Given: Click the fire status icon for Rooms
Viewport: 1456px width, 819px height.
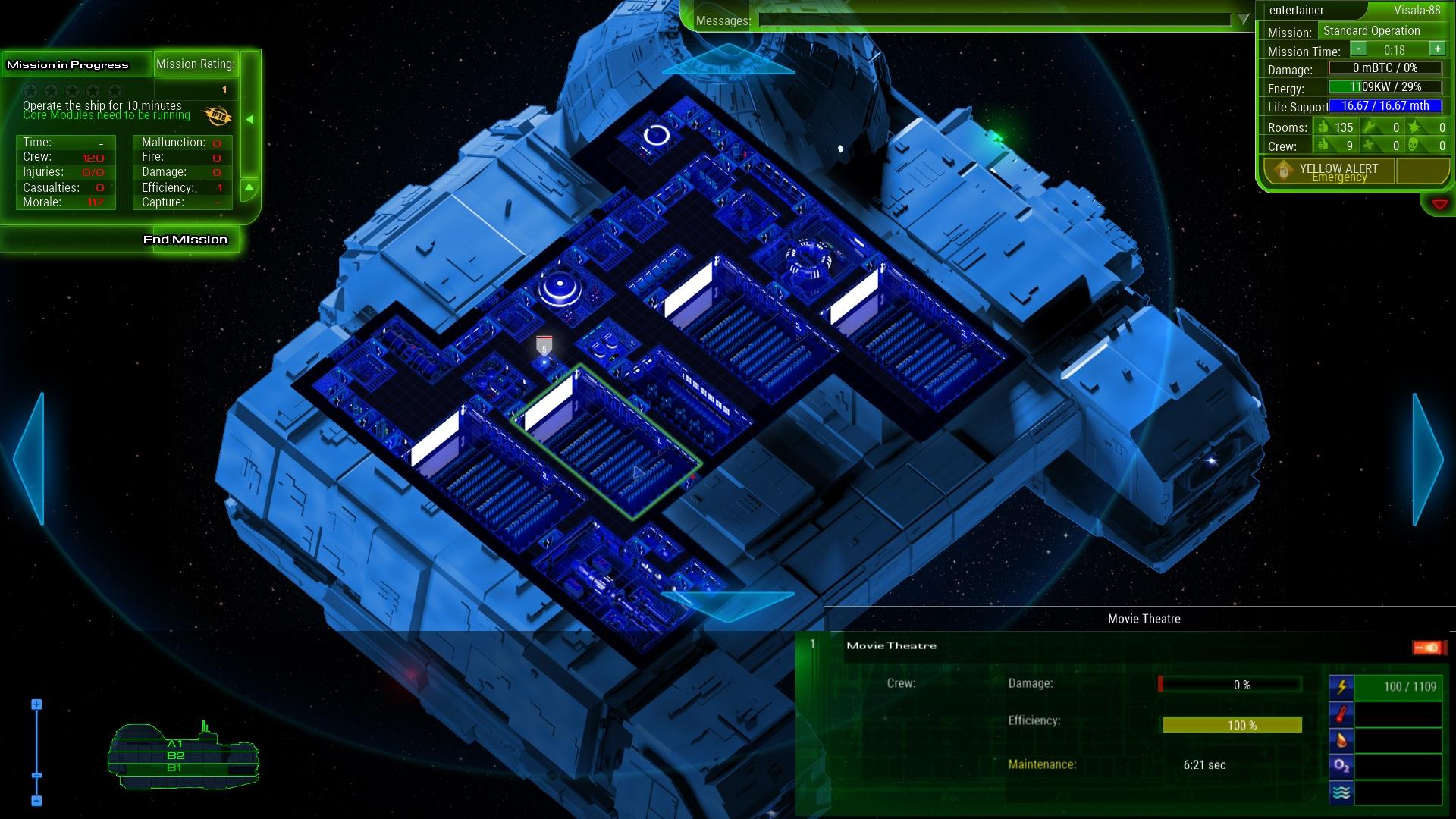Looking at the screenshot, I should point(1415,127).
